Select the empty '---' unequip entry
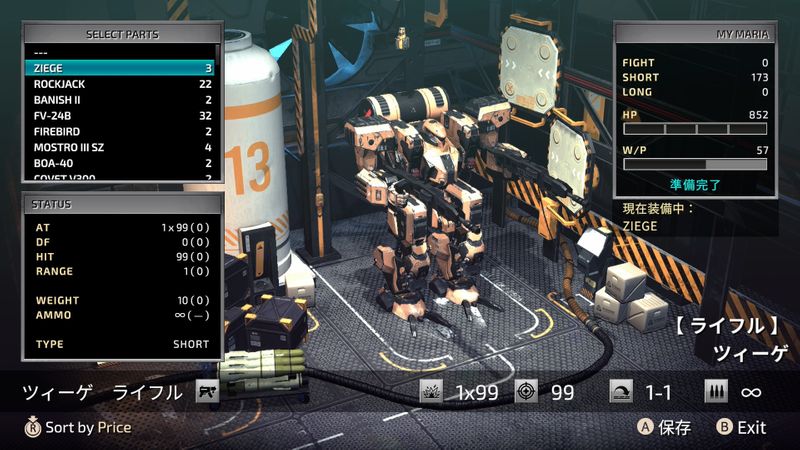This screenshot has height=450, width=800. pos(120,52)
